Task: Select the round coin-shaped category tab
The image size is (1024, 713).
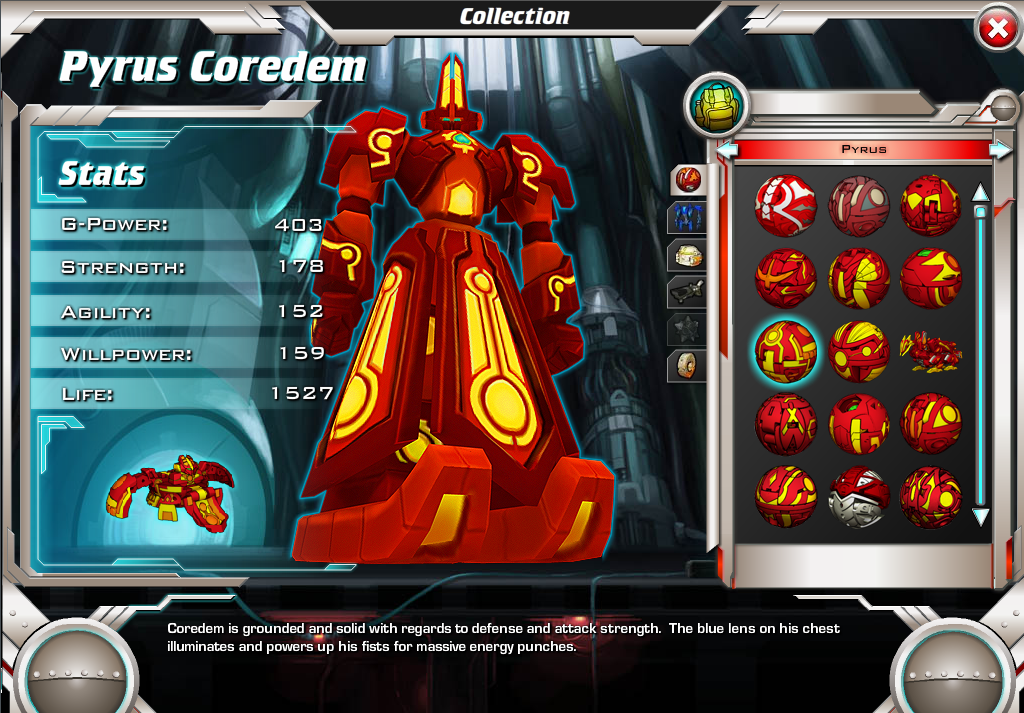Action: point(688,365)
